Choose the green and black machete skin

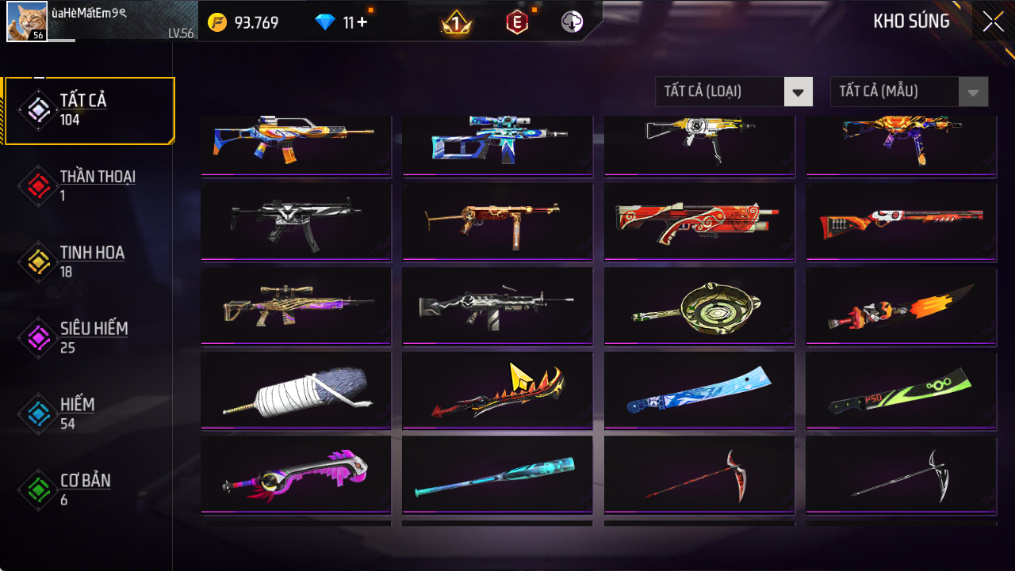tap(901, 391)
